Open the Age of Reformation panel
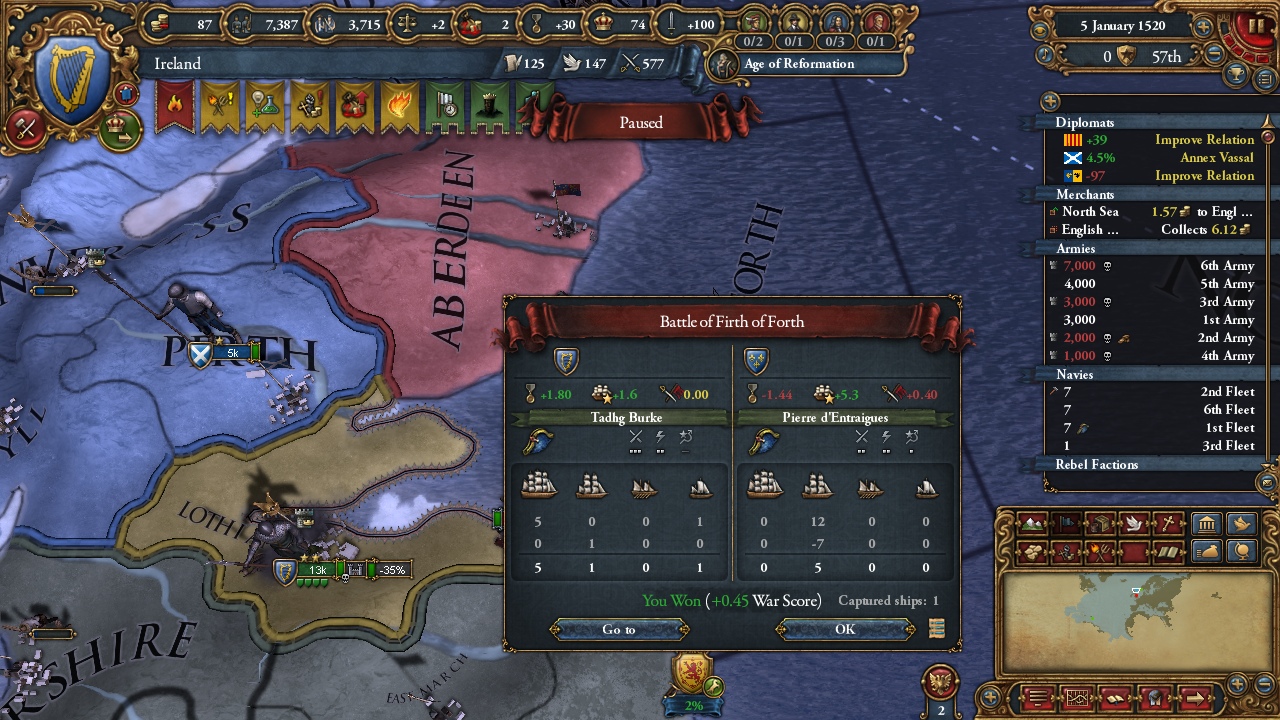1280x720 pixels. 800,64
